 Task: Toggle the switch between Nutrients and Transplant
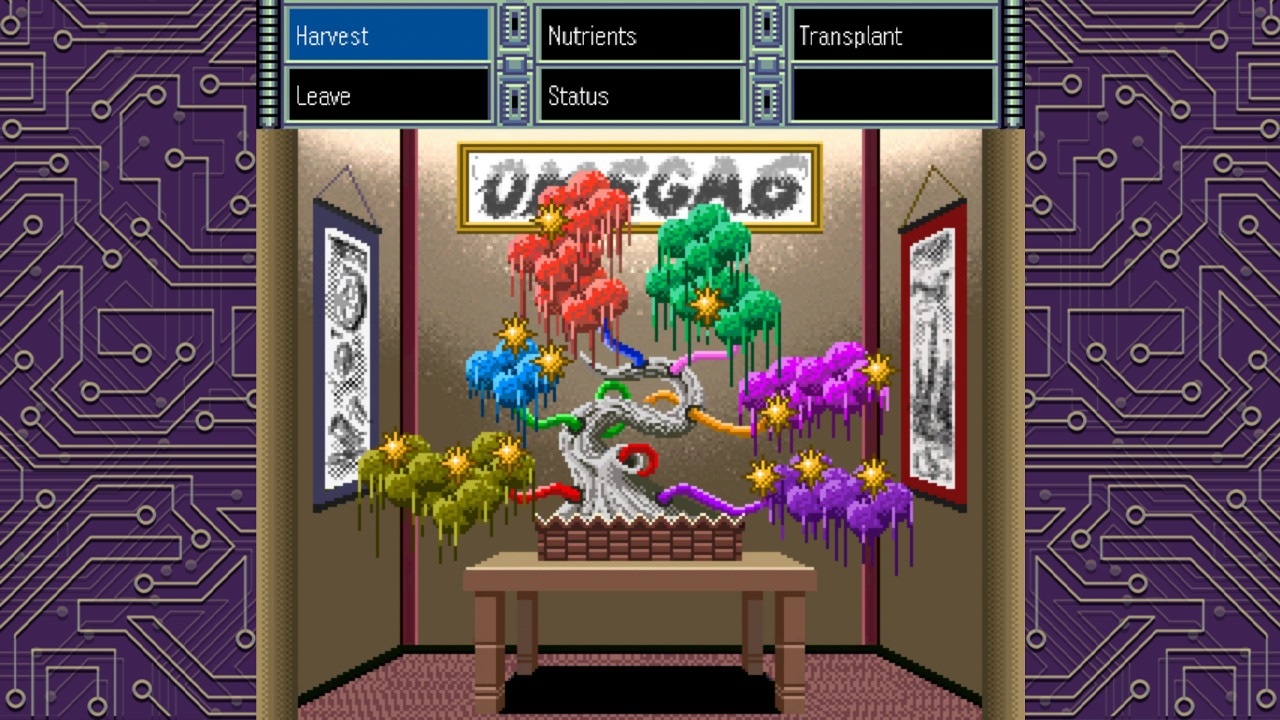765,27
